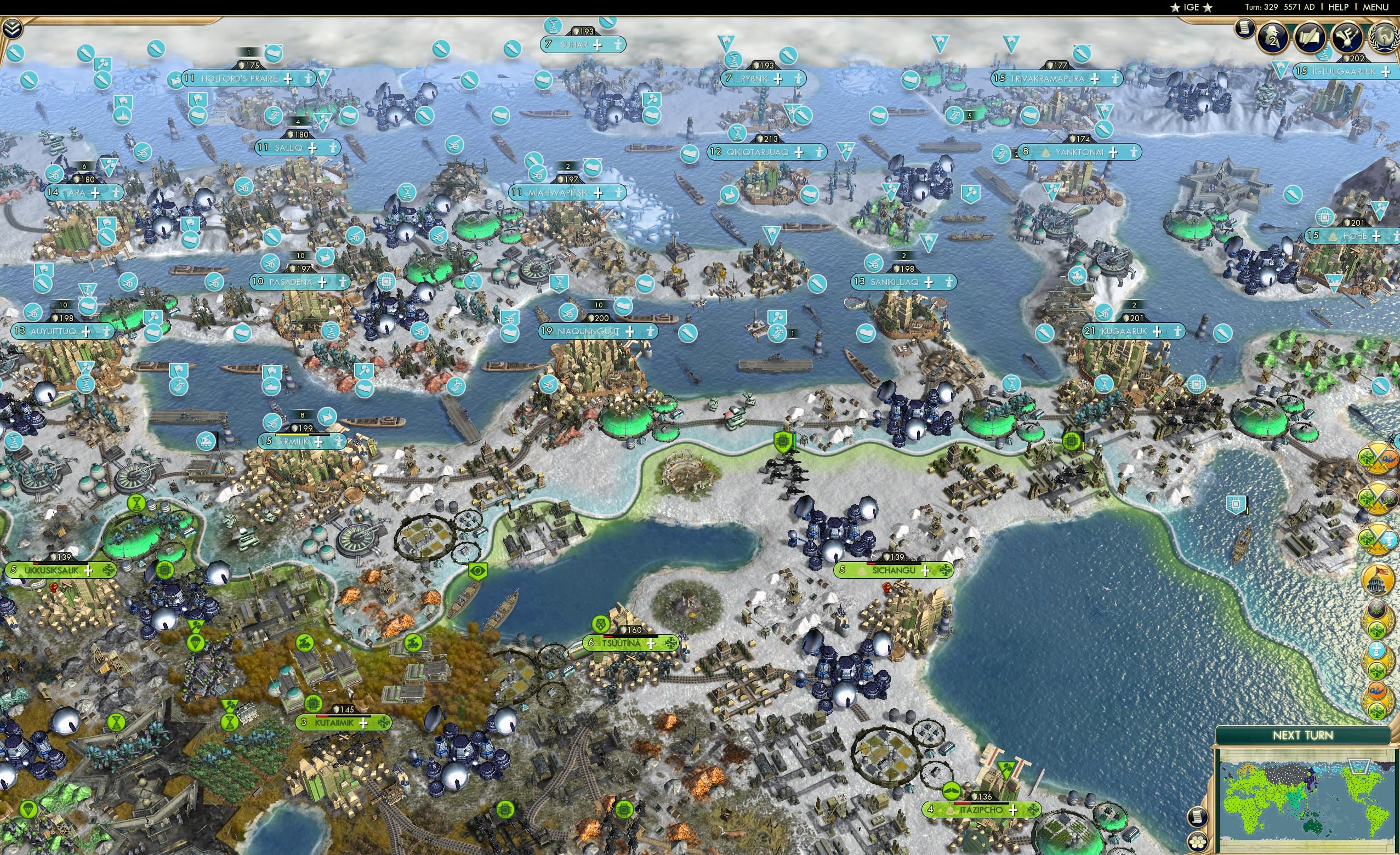The width and height of the screenshot is (1400, 855).
Task: Toggle strategic view with the hex grid icon
Action: pos(1198,842)
